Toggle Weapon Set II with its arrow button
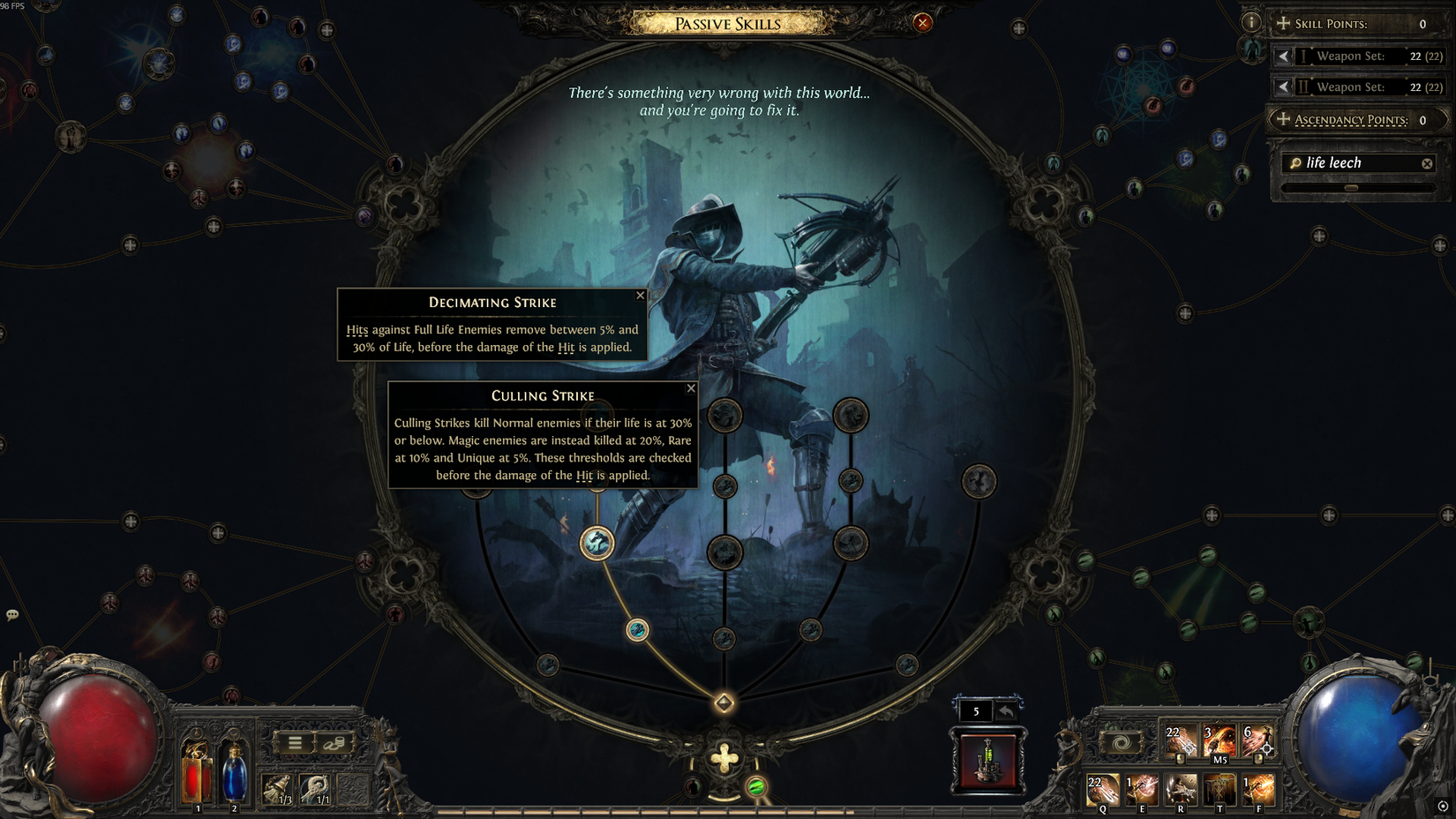The width and height of the screenshot is (1456, 819). pyautogui.click(x=1282, y=86)
